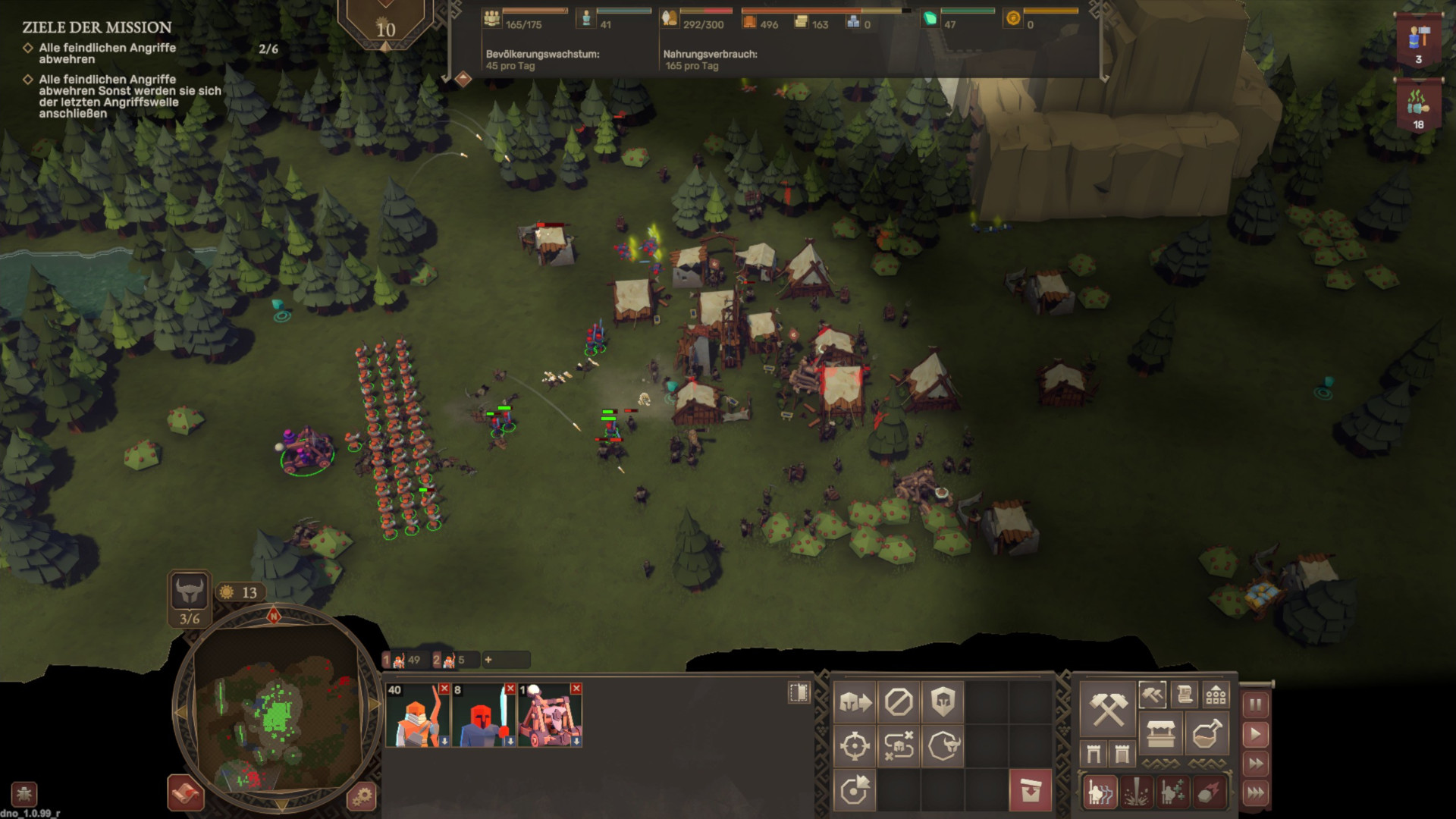Click the red crate button in command panel
The height and width of the screenshot is (819, 1456).
coord(1030,790)
